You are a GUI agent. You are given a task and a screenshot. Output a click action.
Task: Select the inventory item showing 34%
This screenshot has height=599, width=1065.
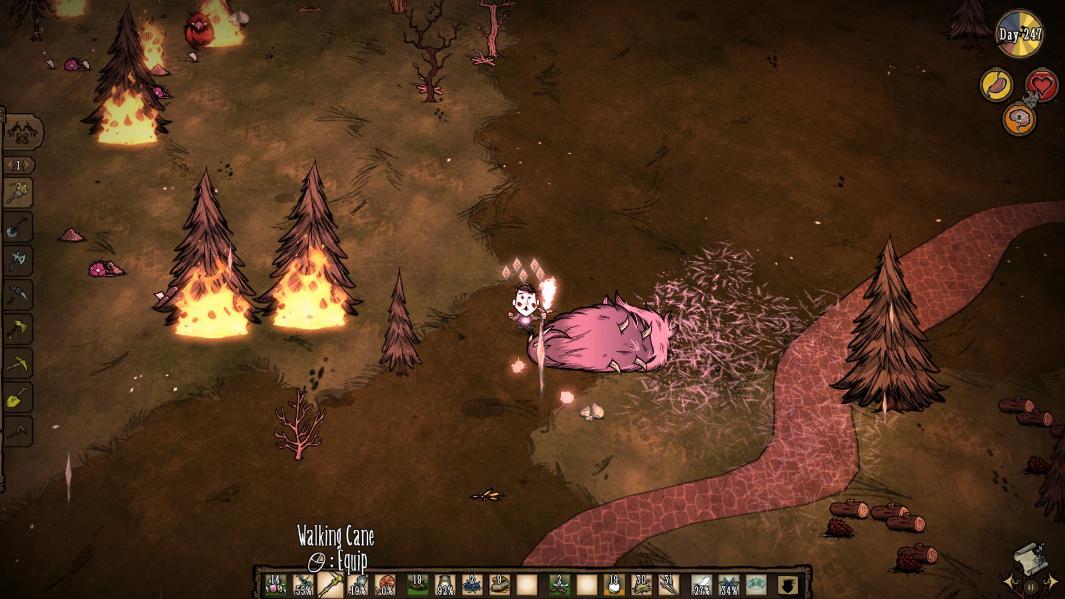[729, 585]
